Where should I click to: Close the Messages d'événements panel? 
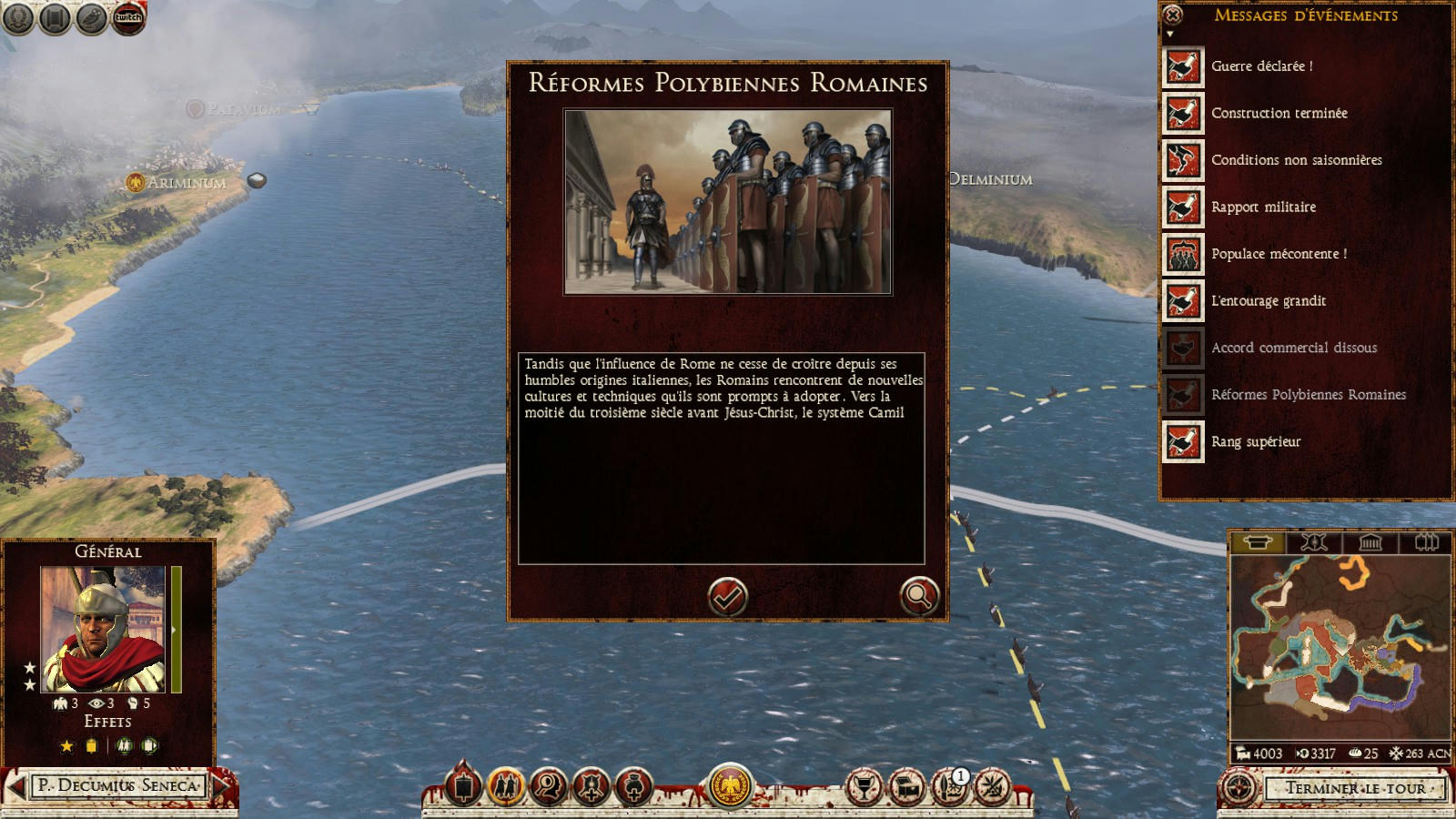click(x=1173, y=15)
